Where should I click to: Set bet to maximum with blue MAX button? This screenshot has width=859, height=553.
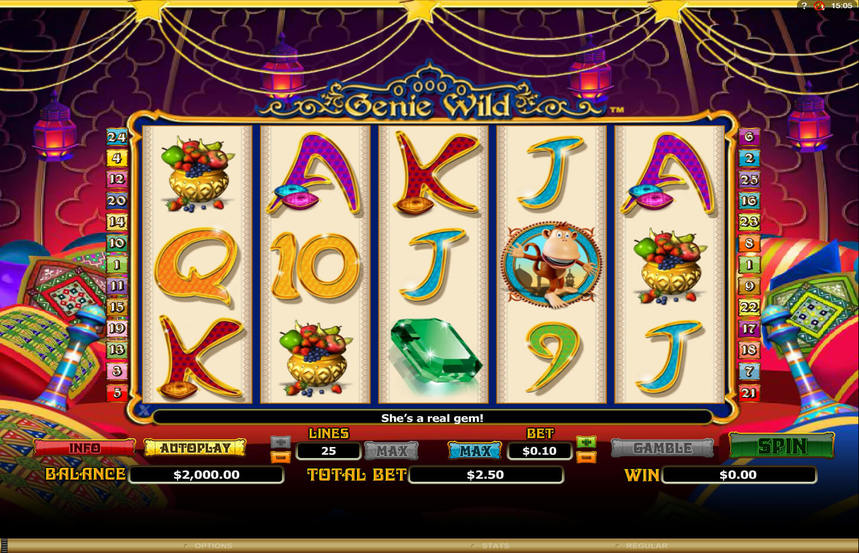[x=475, y=451]
